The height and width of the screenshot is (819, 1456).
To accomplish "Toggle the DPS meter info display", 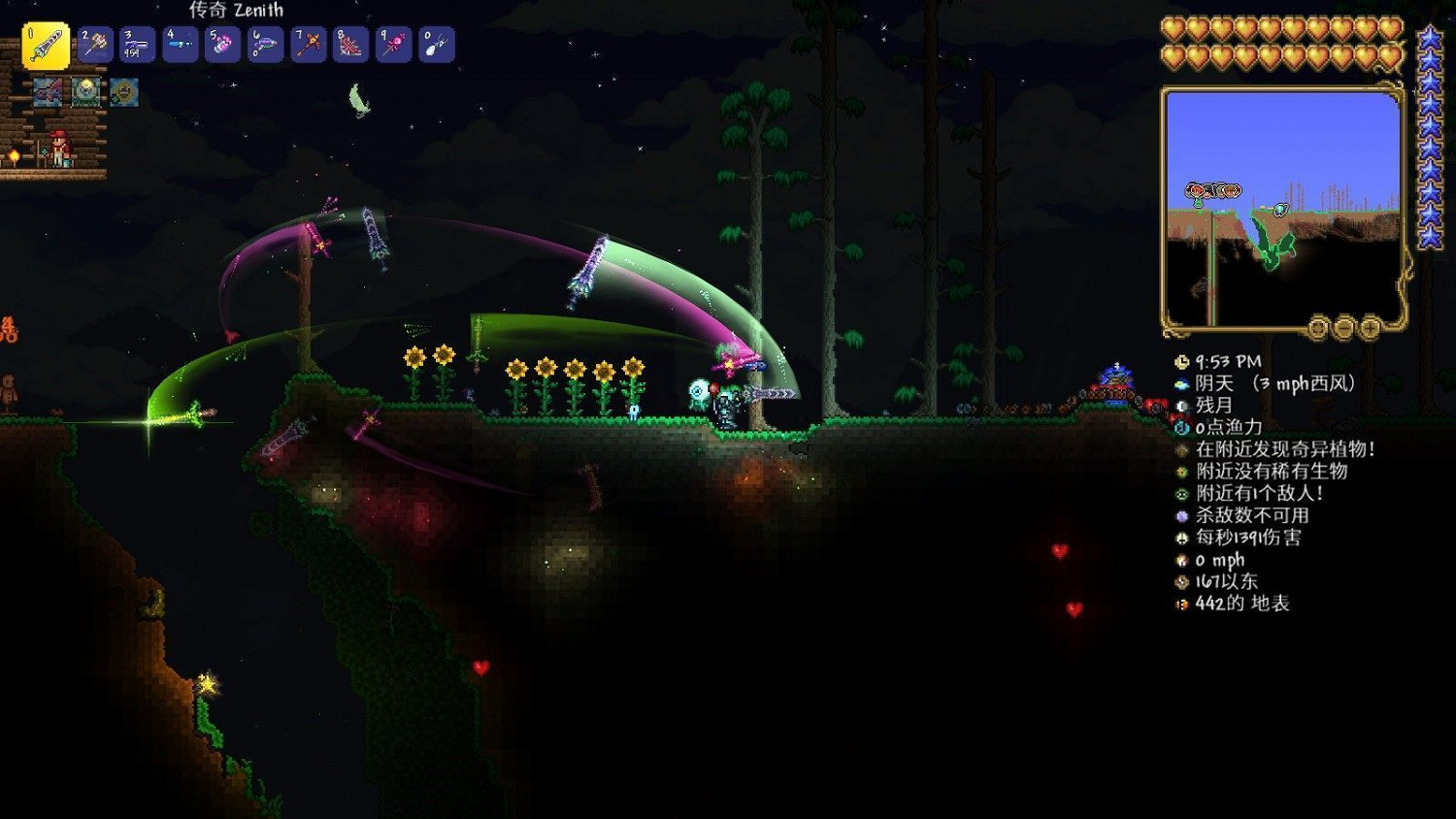I will click(1181, 536).
